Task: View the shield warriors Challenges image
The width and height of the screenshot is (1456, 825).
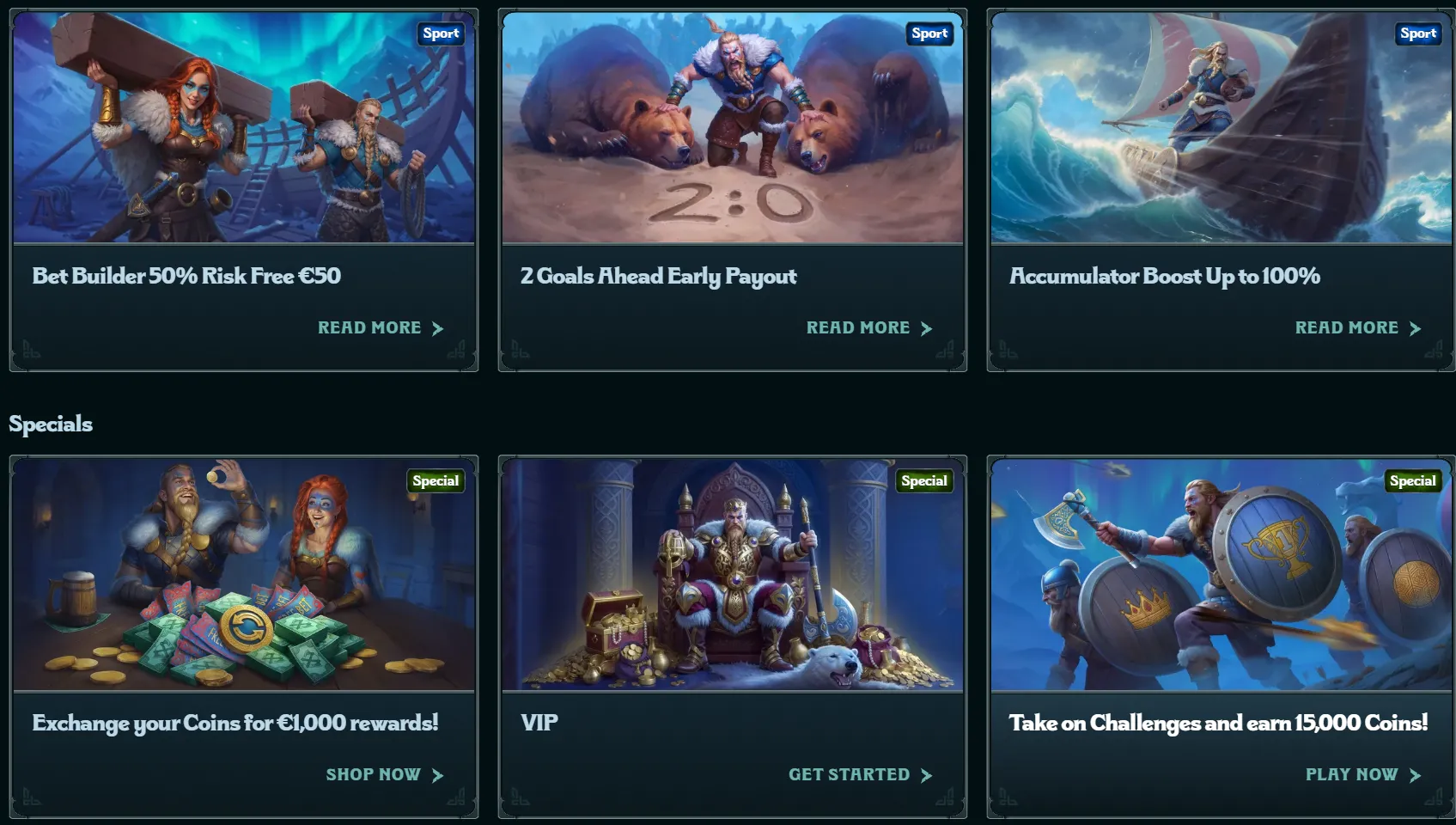Action: pyautogui.click(x=1221, y=576)
